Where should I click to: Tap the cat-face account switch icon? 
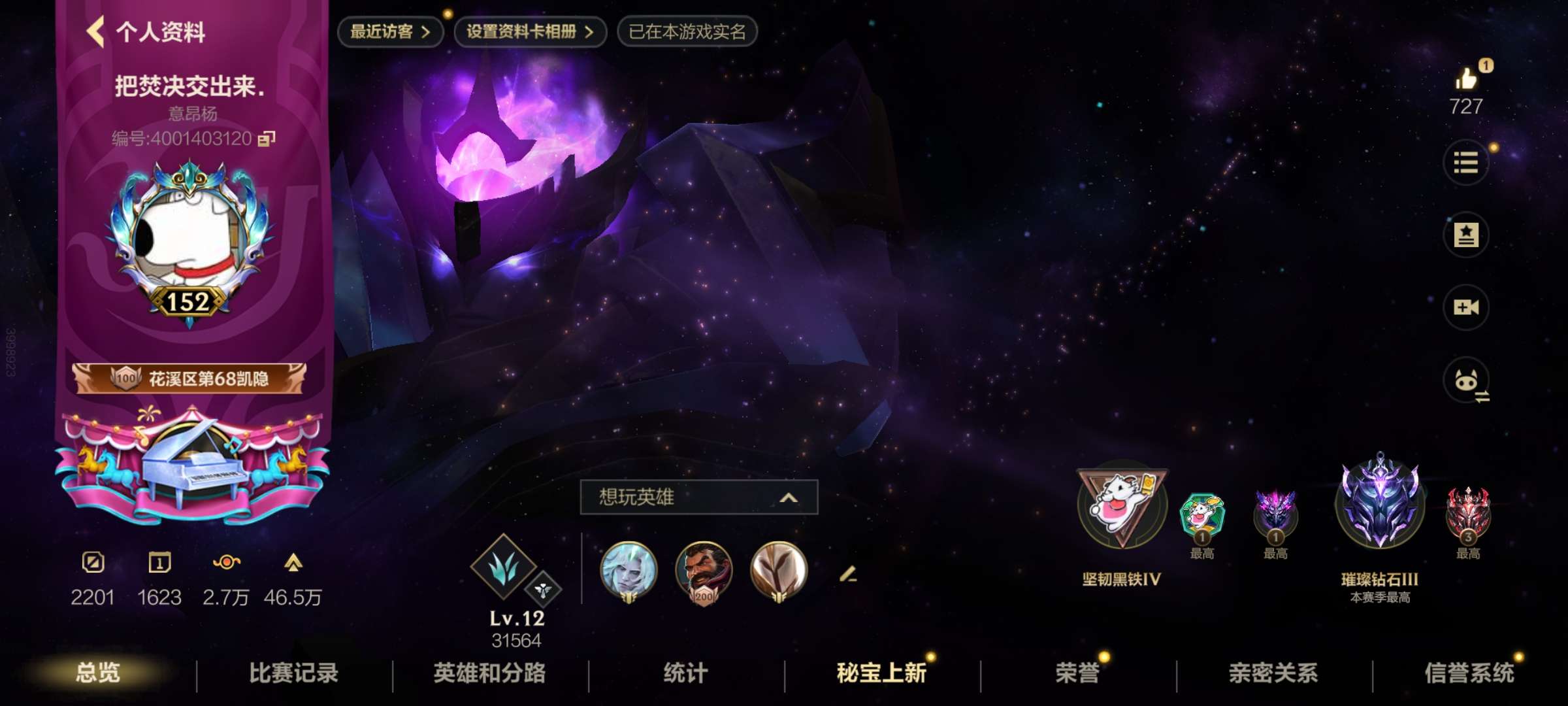(x=1465, y=380)
